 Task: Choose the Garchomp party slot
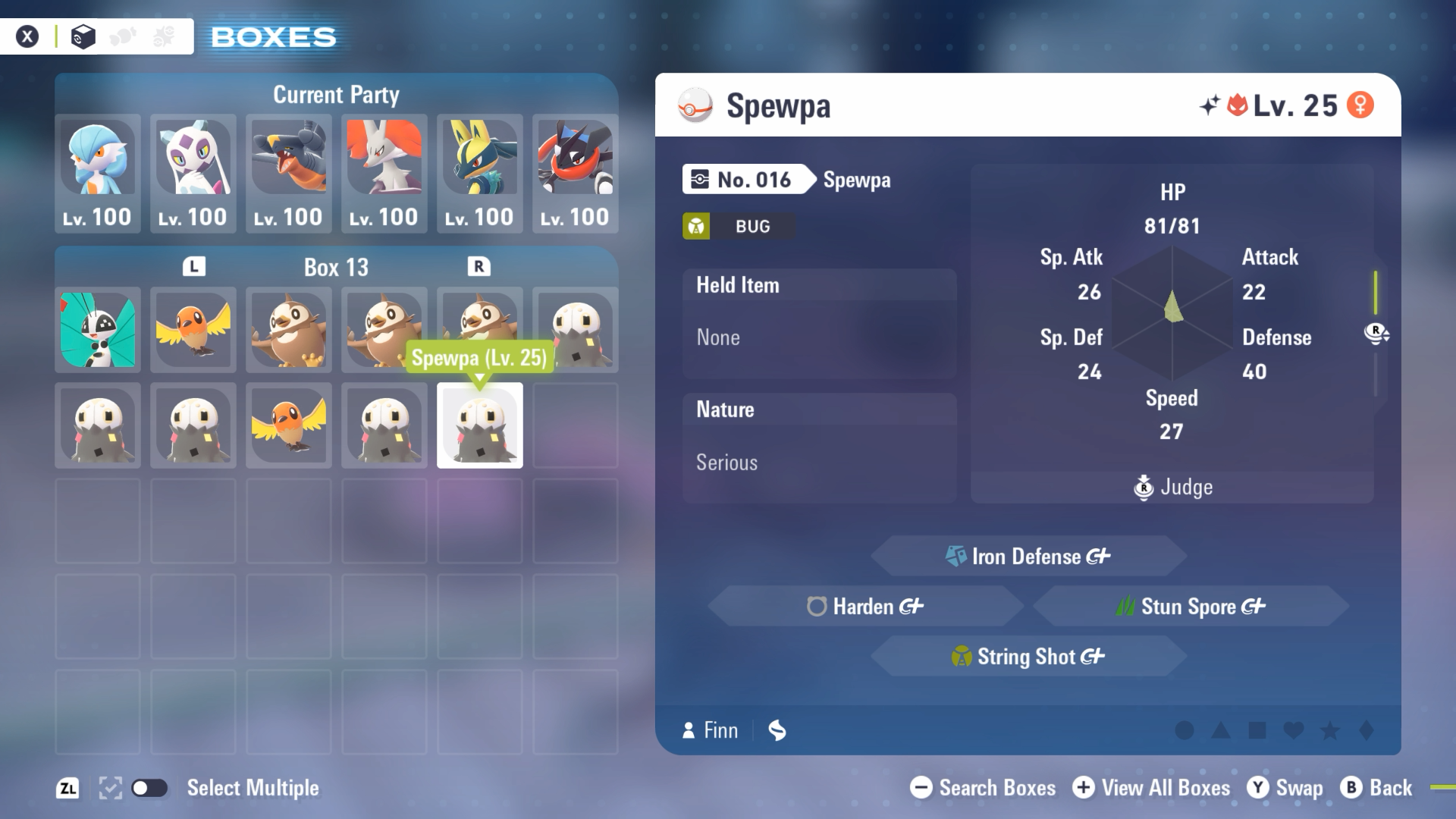click(x=289, y=173)
